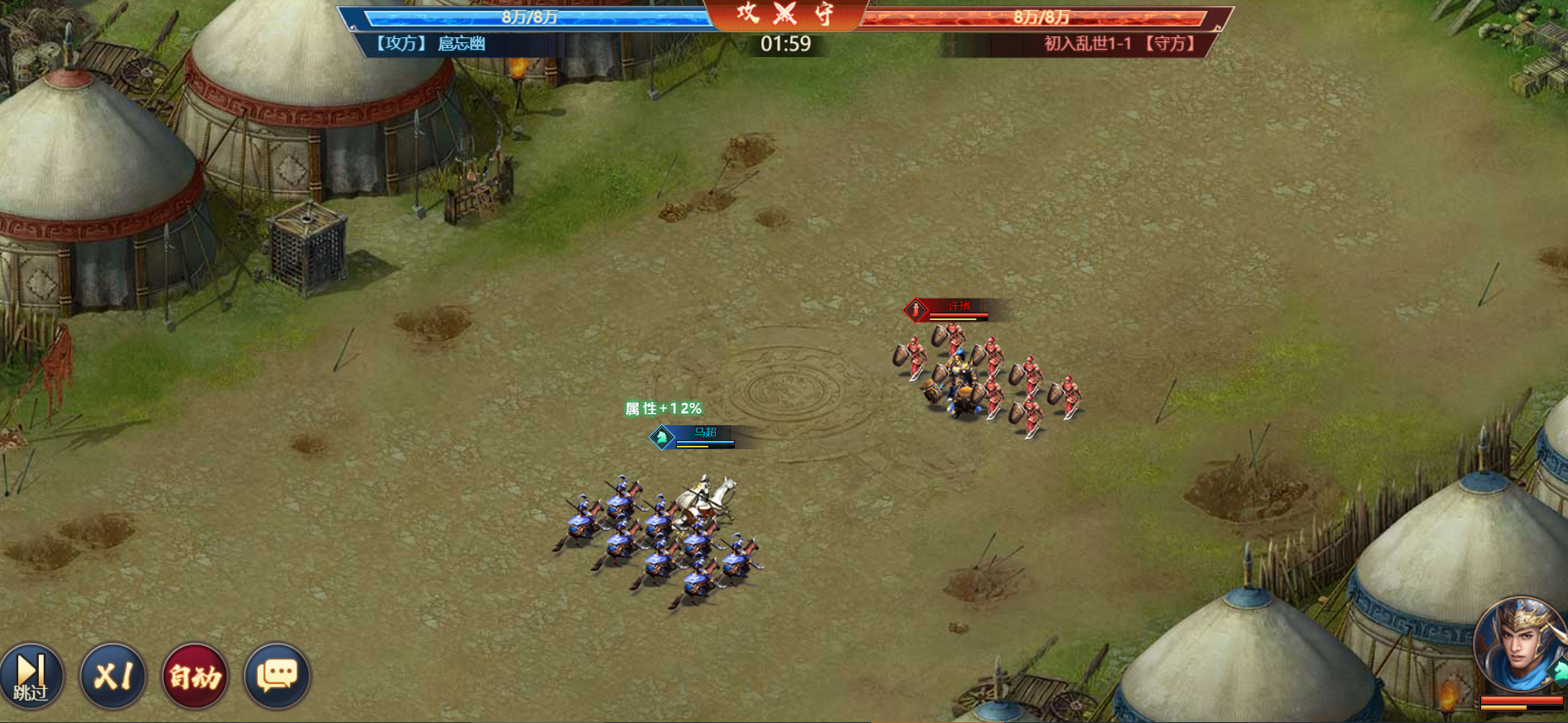Image resolution: width=1568 pixels, height=723 pixels.
Task: Enable auto battle with the 自动 button
Action: coord(195,677)
